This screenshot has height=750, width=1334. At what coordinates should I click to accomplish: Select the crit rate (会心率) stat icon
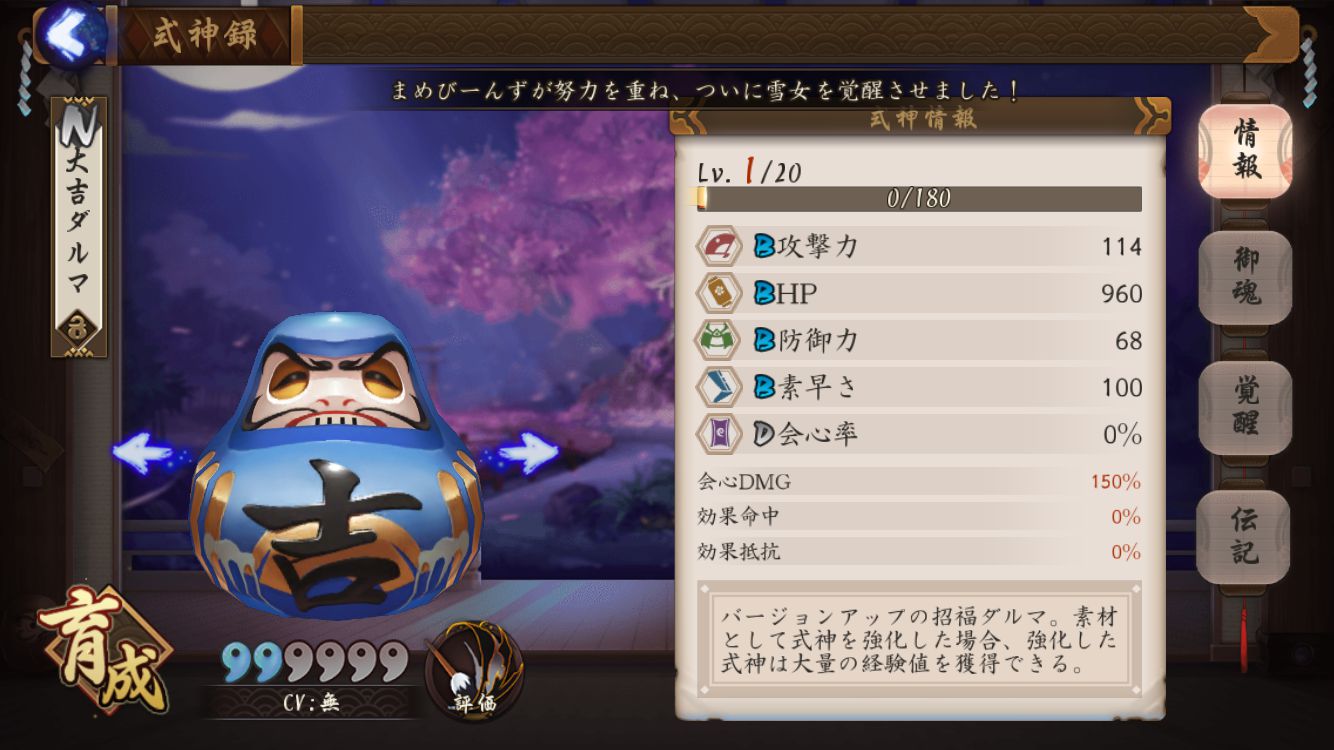coord(718,435)
